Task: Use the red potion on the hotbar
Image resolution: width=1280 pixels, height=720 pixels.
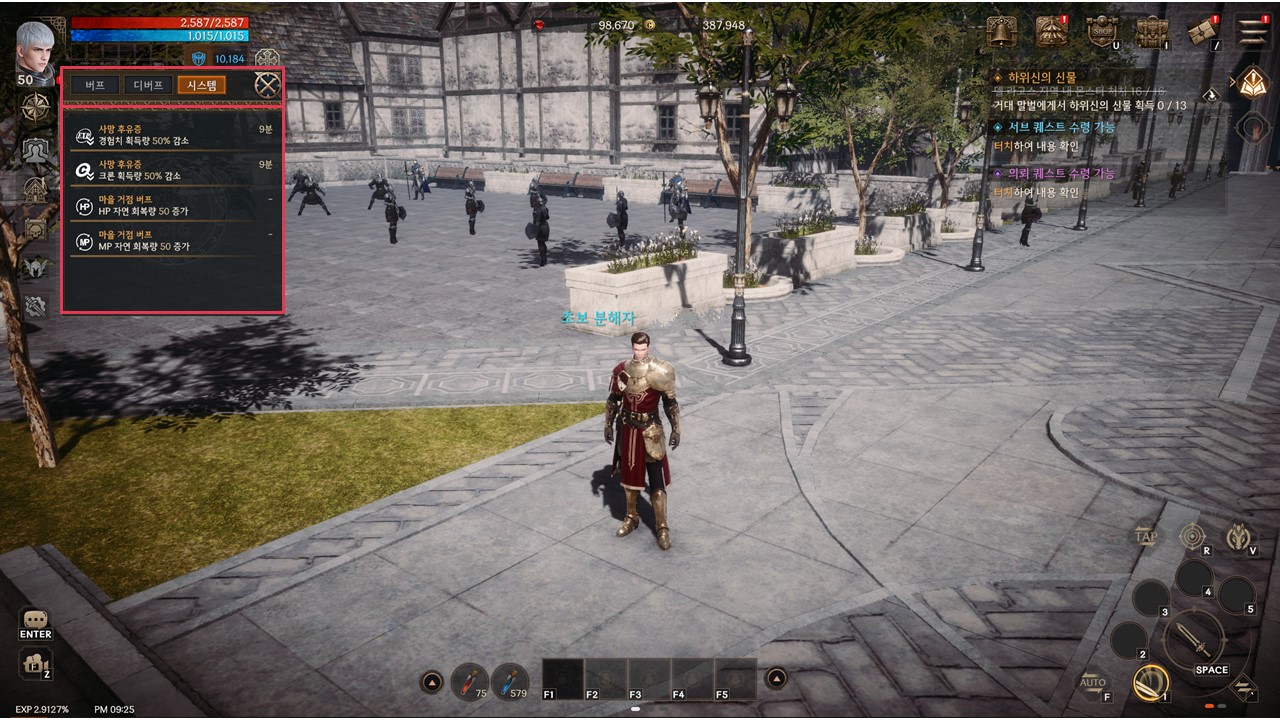Action: 468,681
